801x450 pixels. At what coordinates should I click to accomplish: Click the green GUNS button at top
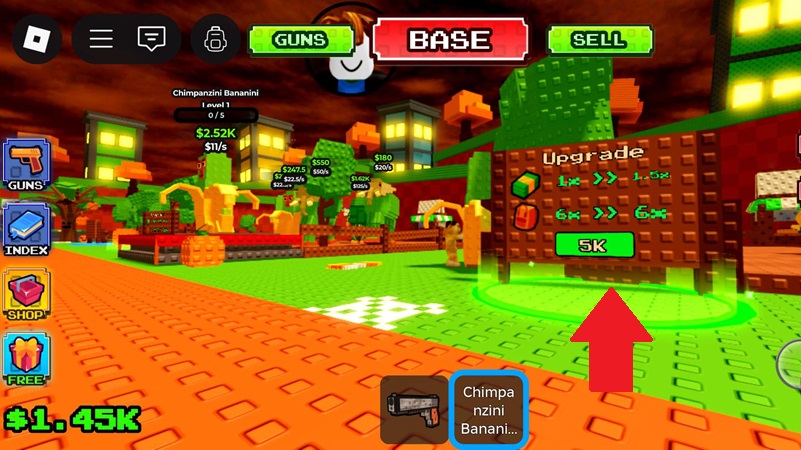(300, 40)
